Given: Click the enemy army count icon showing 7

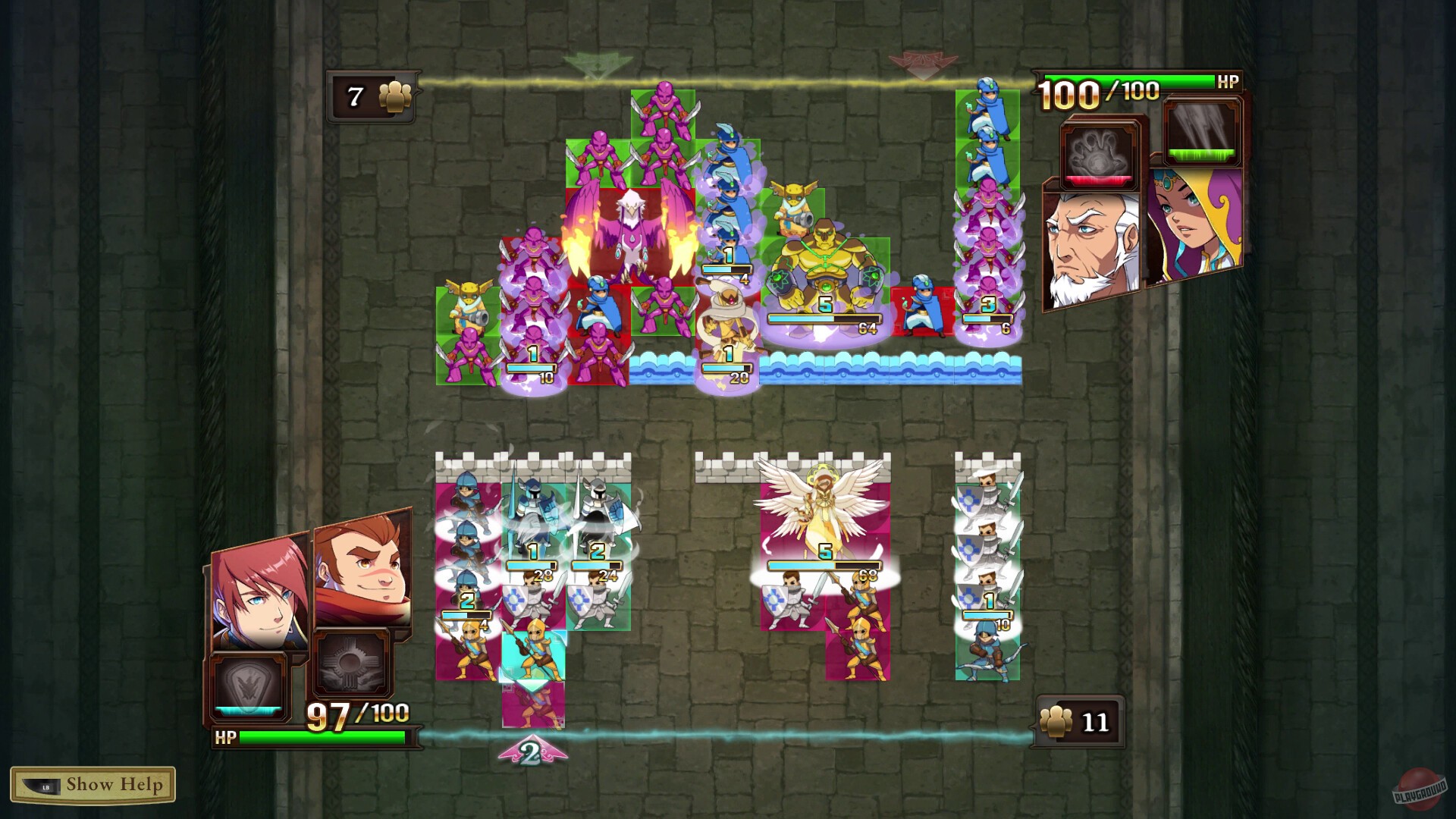Looking at the screenshot, I should tap(373, 96).
